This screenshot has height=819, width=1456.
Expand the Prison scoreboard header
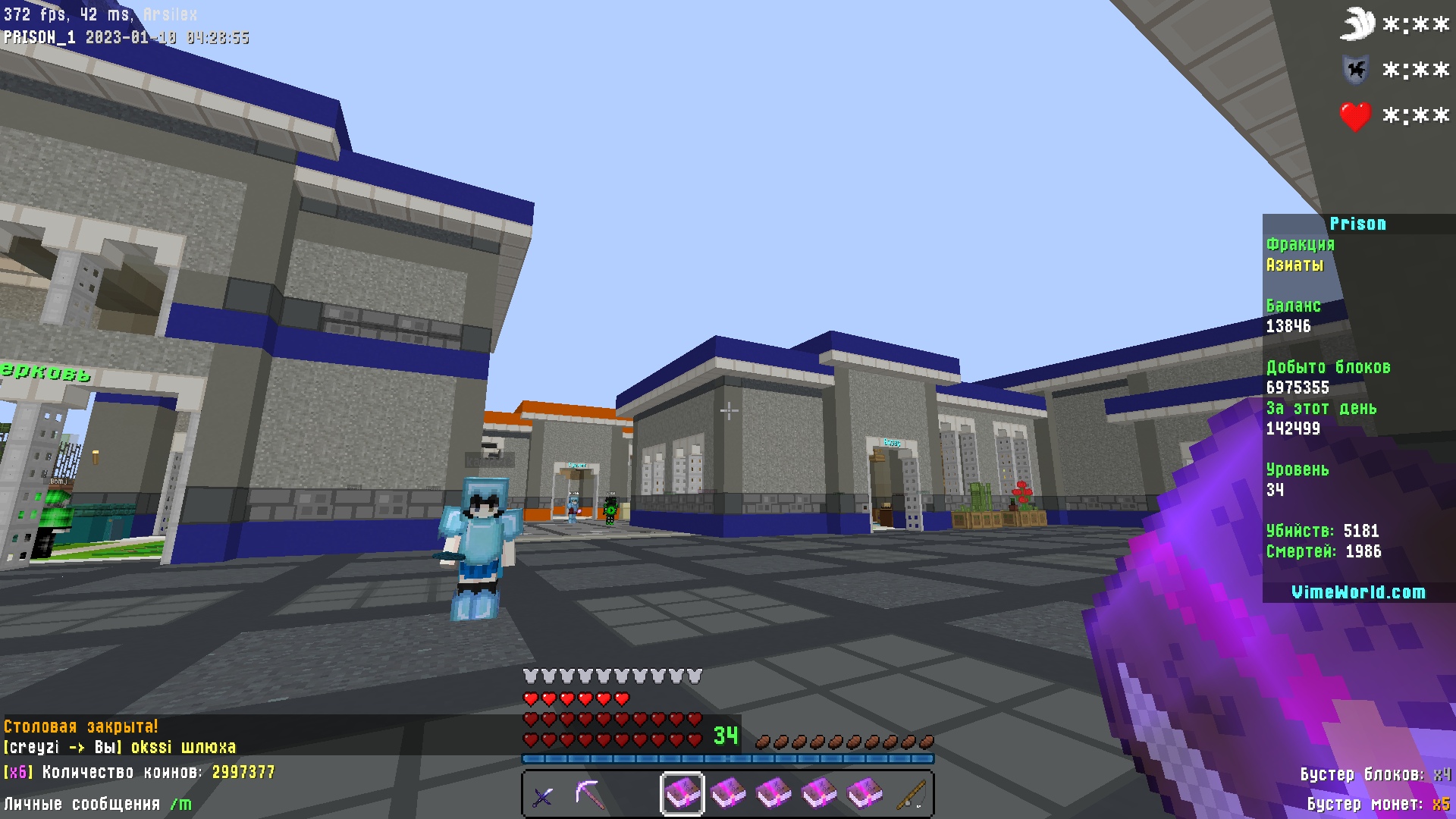[x=1359, y=224]
